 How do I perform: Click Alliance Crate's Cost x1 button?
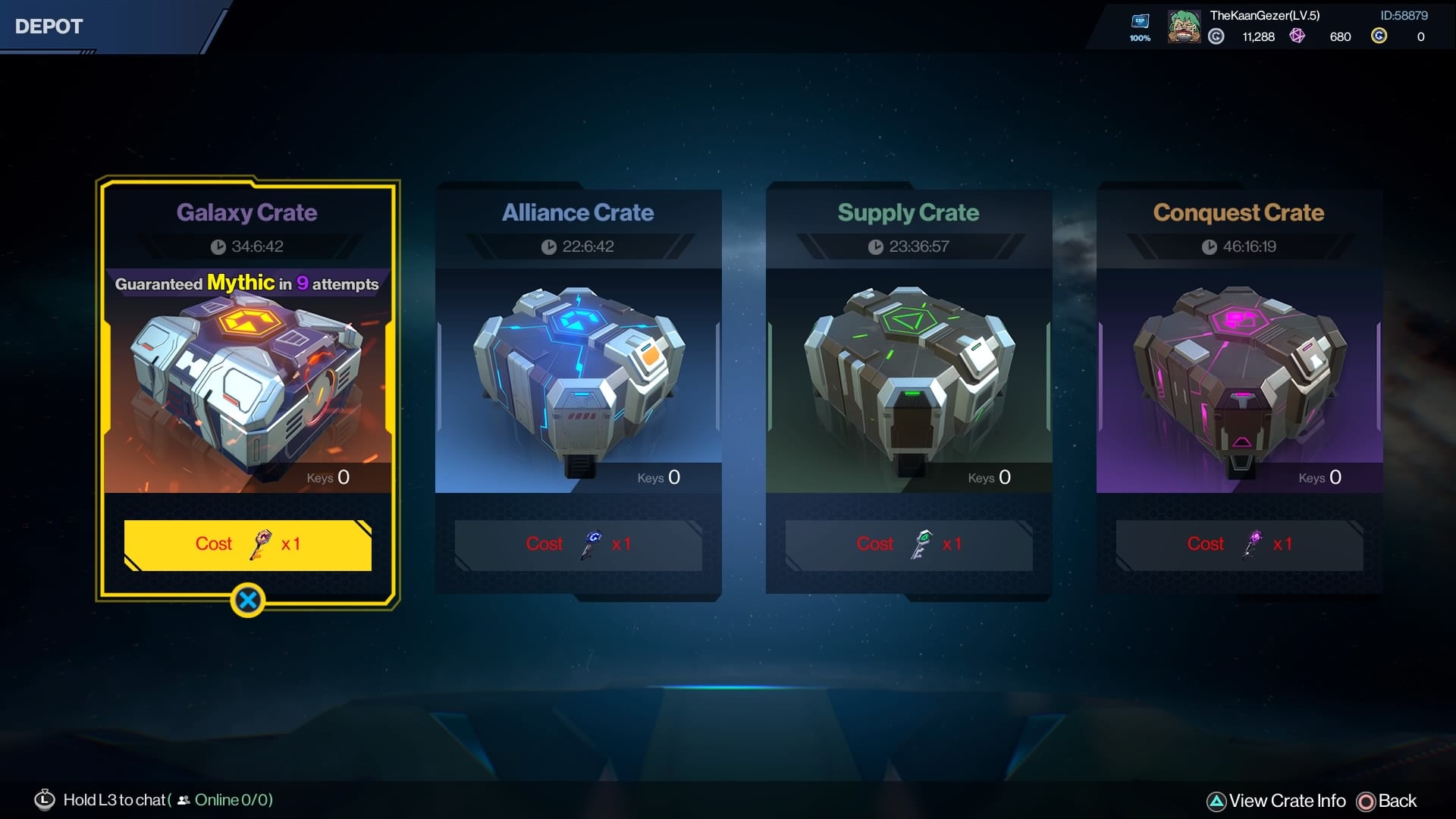pos(578,544)
